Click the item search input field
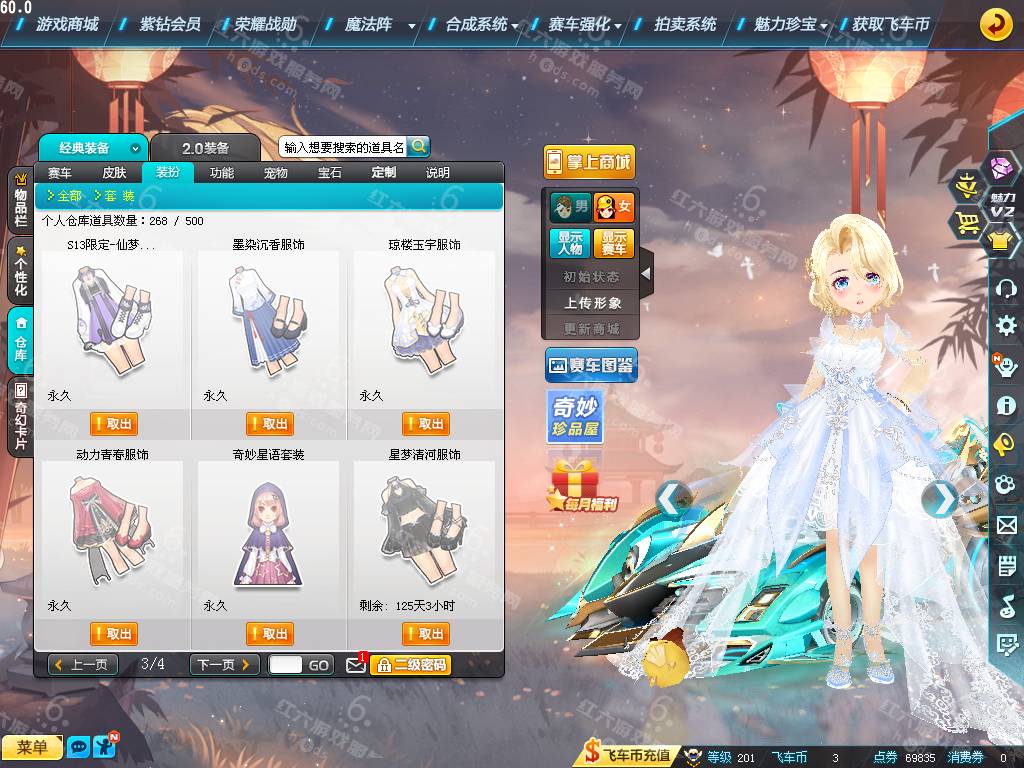The height and width of the screenshot is (768, 1024). pyautogui.click(x=343, y=147)
